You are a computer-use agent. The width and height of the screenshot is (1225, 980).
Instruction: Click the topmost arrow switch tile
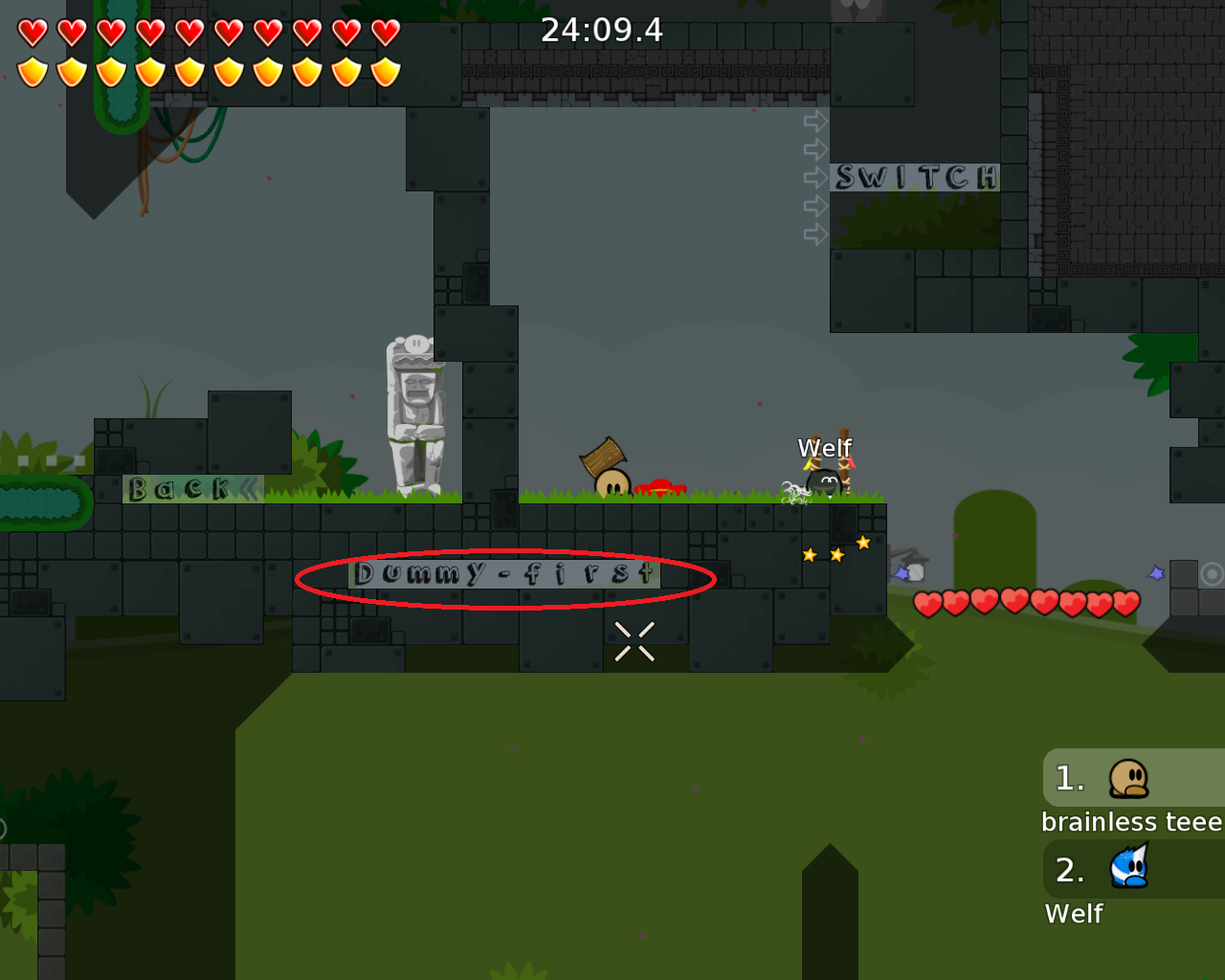tap(815, 121)
